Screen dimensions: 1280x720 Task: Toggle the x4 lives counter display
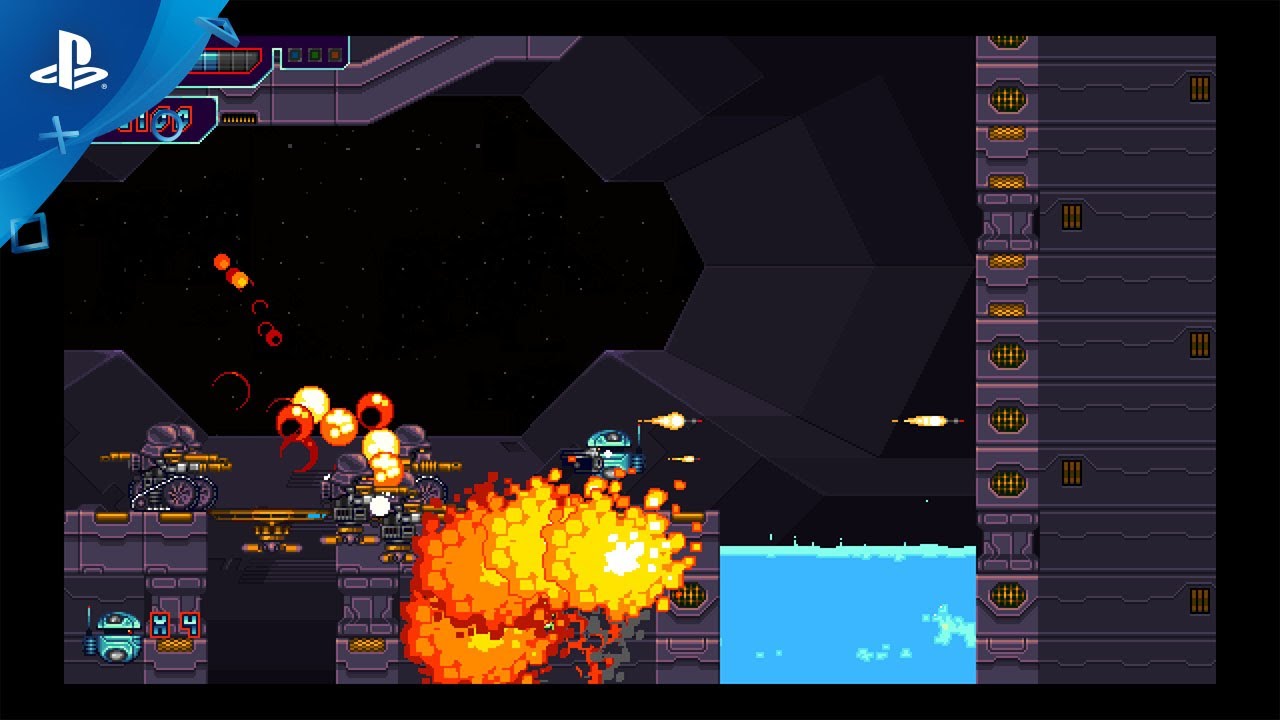coord(175,625)
